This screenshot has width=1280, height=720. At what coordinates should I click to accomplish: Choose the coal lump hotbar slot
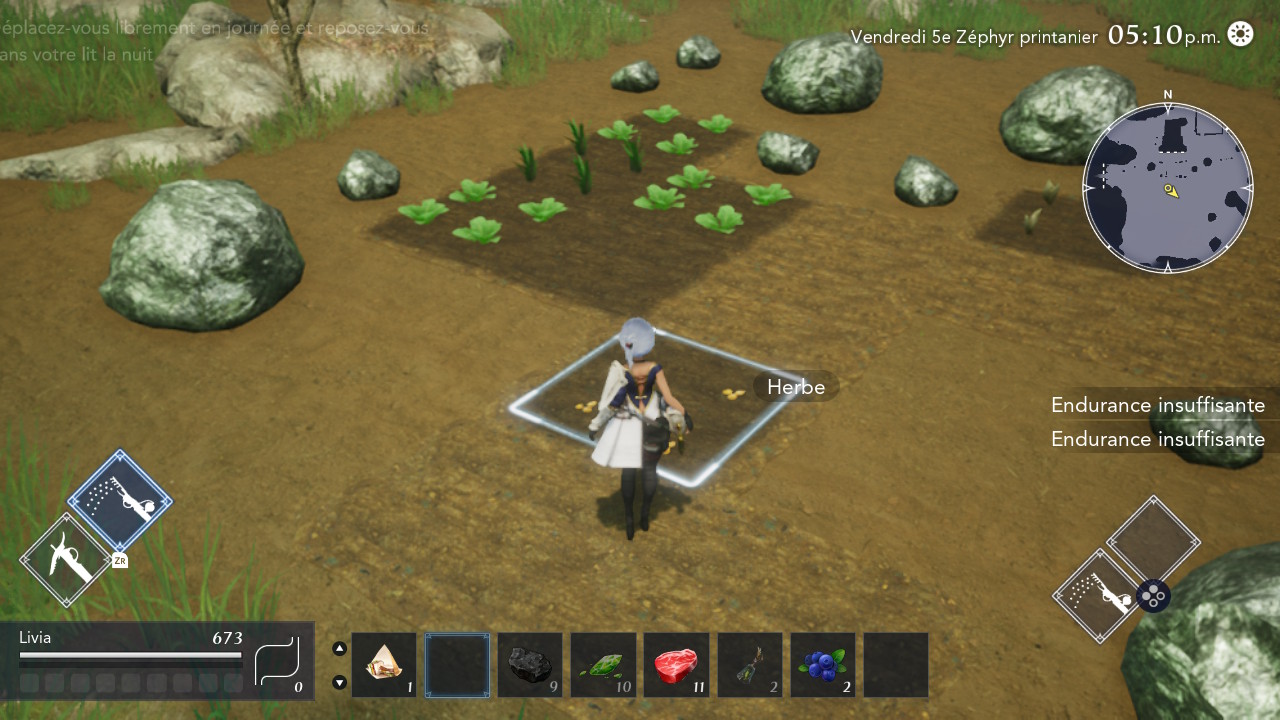[530, 665]
